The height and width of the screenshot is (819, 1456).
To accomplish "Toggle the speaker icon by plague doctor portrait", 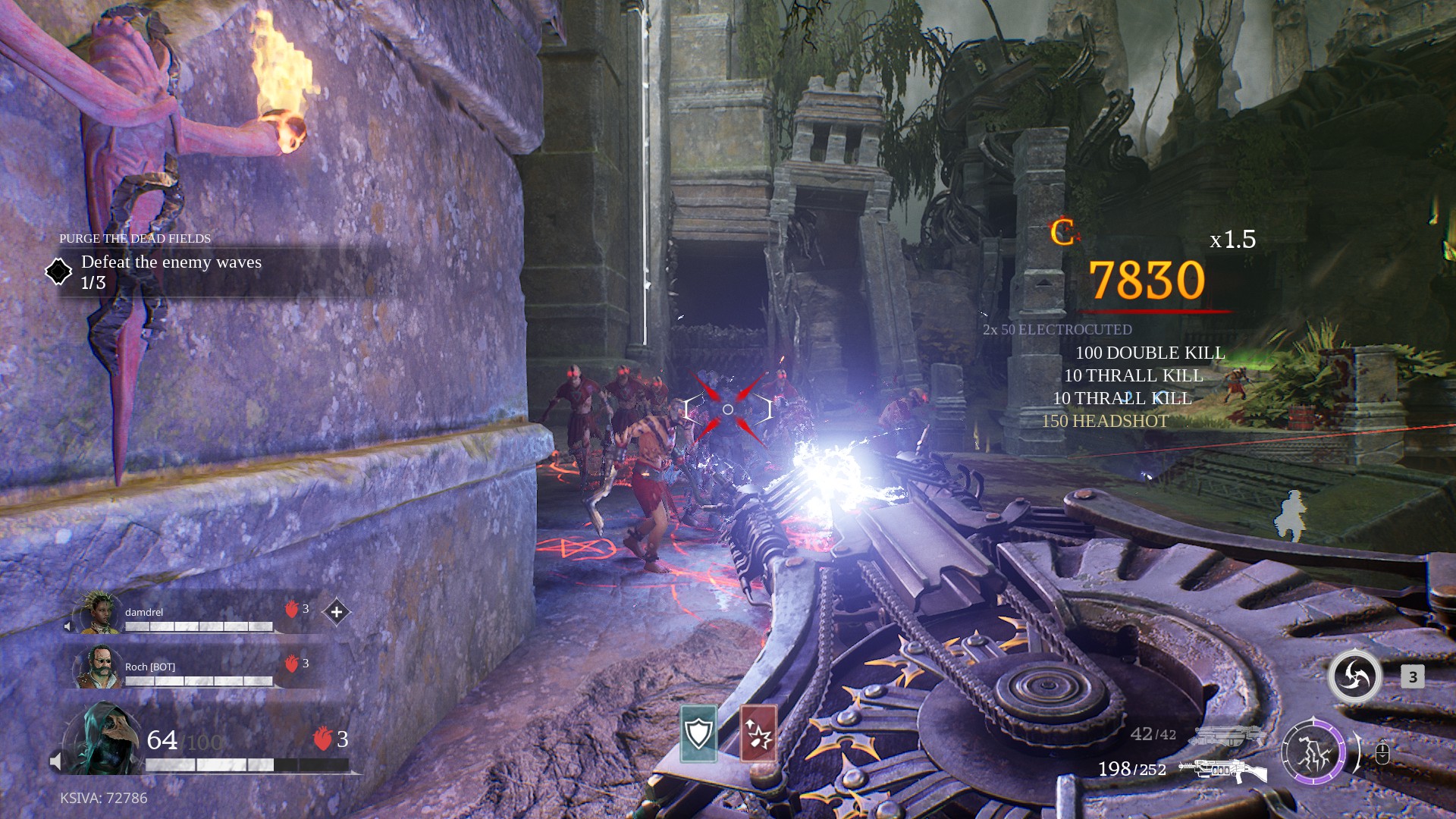I will (x=56, y=761).
